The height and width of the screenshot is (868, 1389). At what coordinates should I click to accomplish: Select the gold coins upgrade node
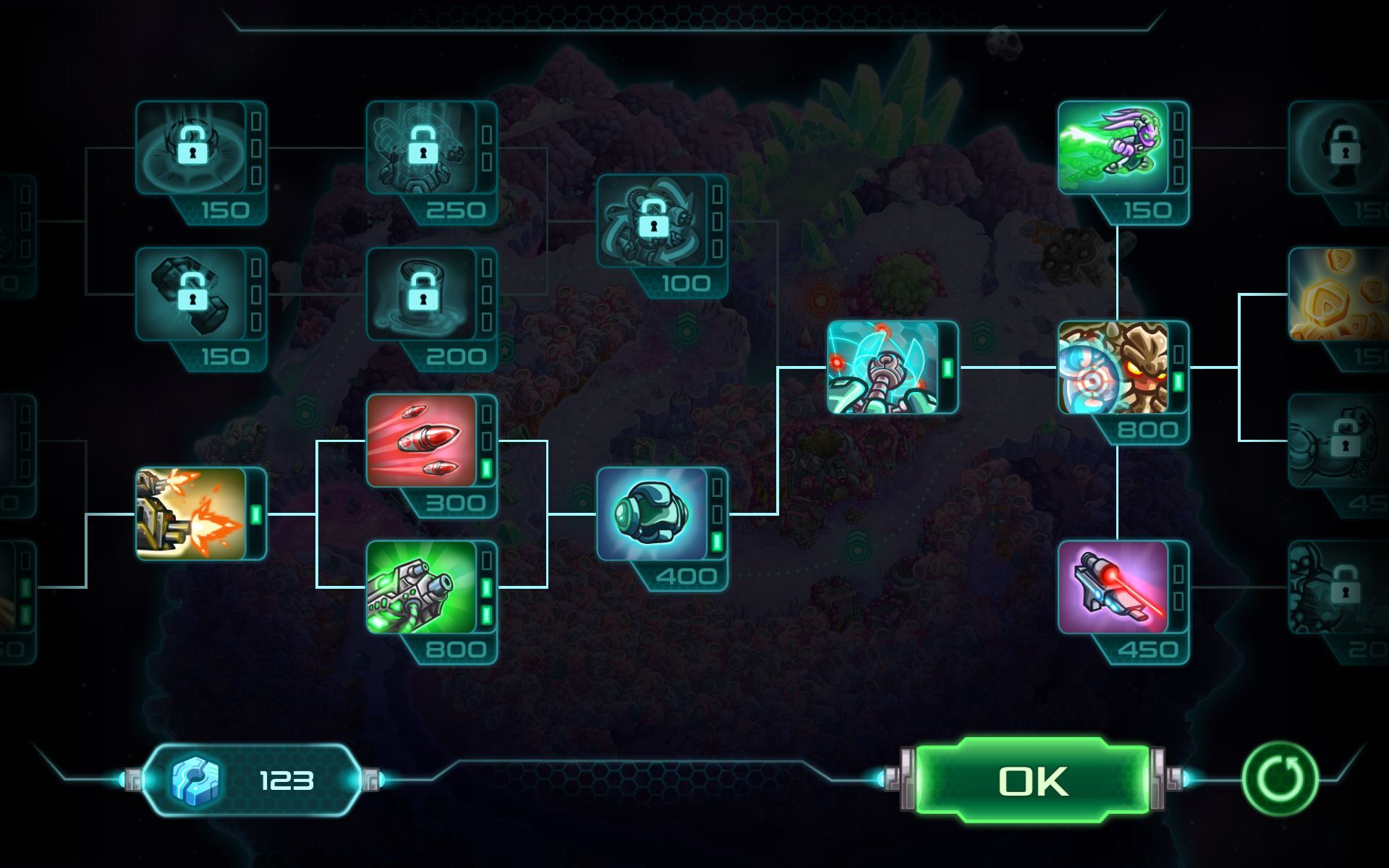click(1338, 294)
